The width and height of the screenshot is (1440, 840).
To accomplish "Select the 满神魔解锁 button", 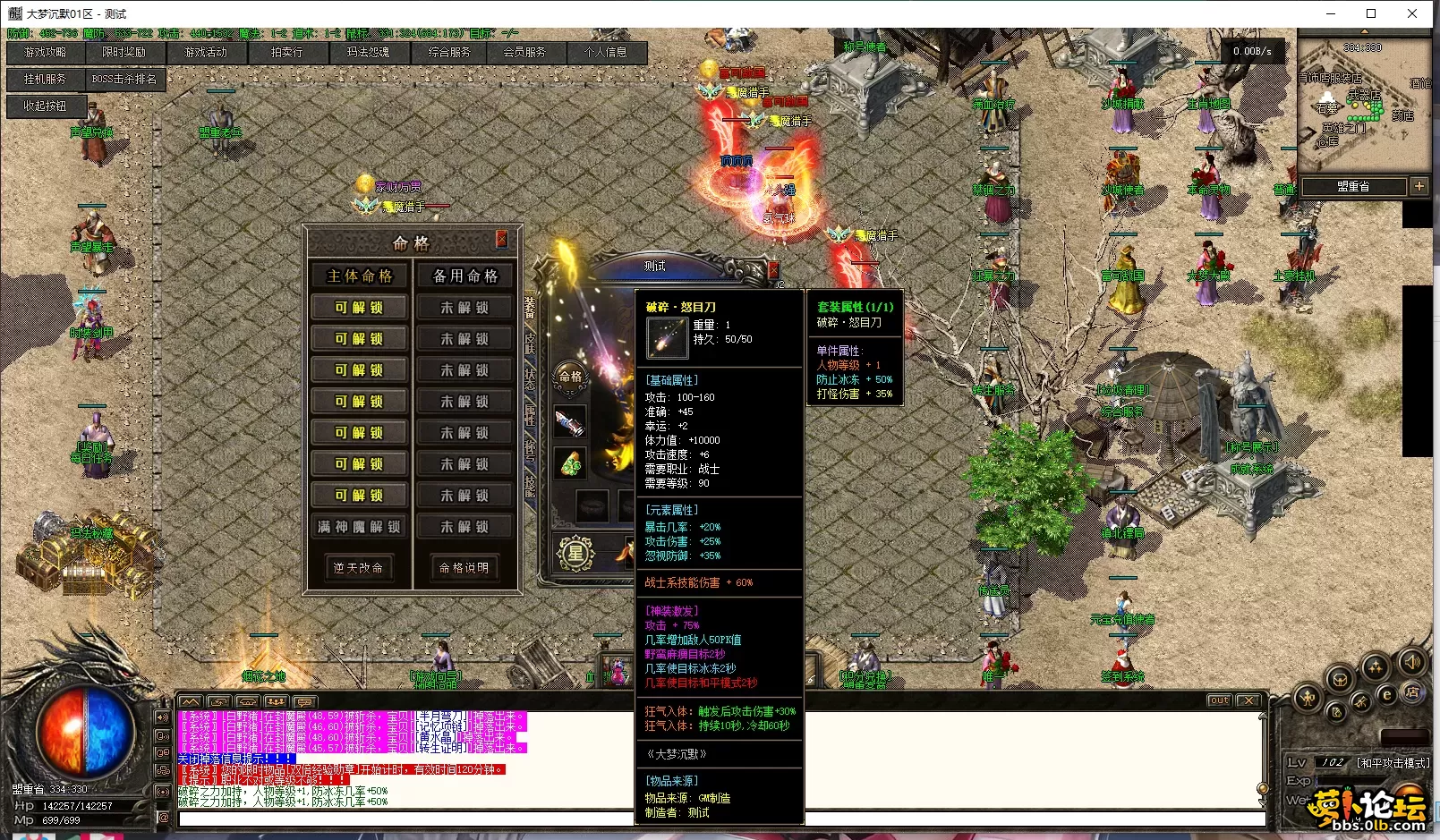I will click(359, 527).
